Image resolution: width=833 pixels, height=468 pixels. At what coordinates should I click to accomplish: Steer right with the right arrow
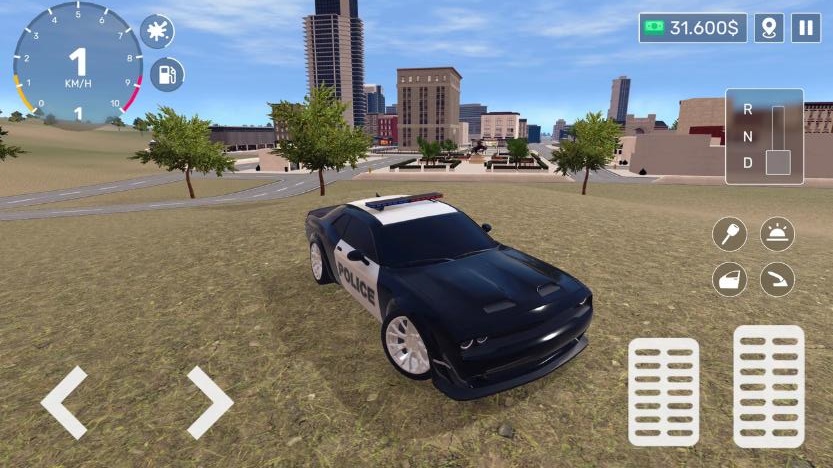coord(209,402)
